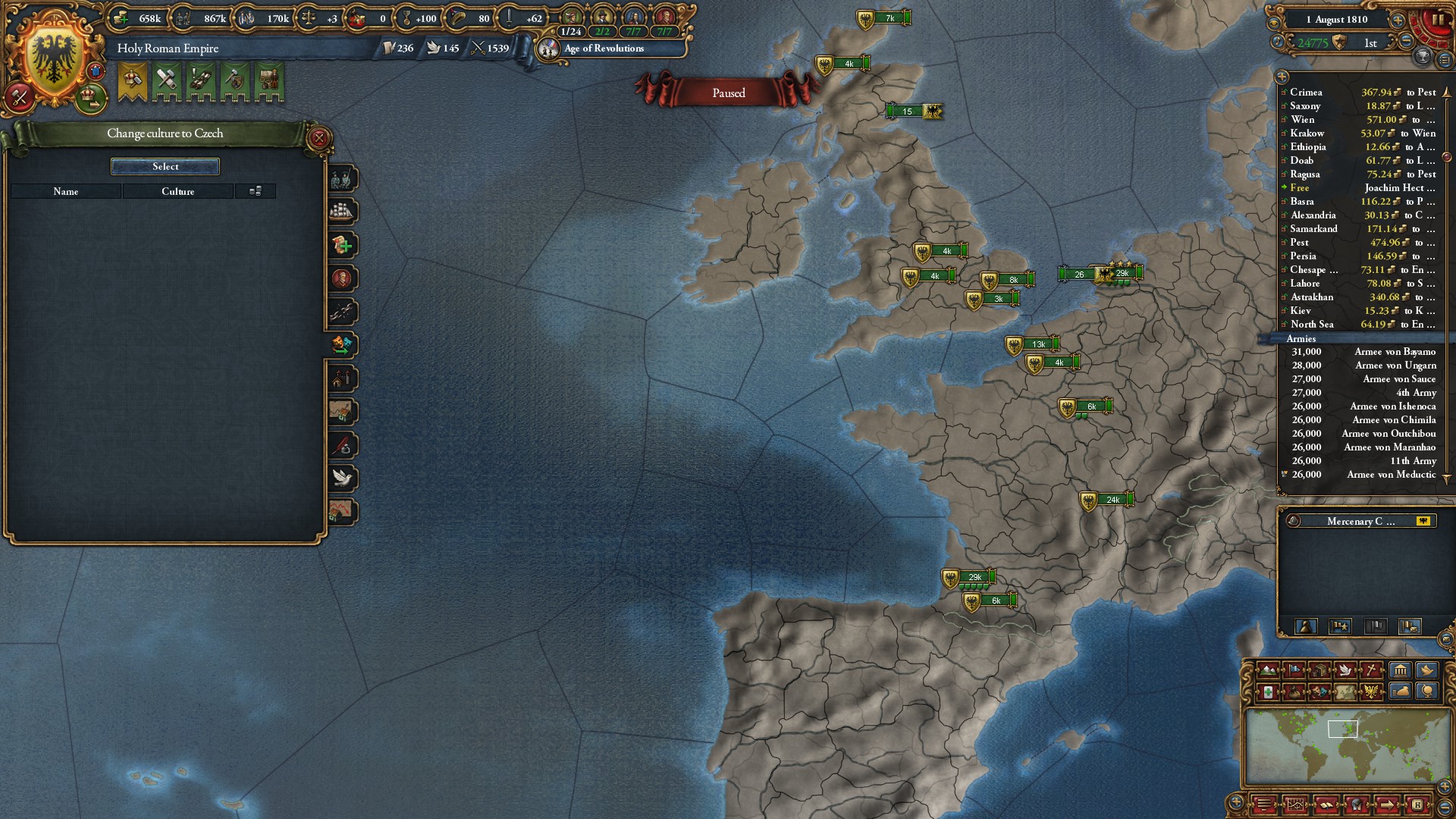Open the Age of Revolutions panel

(604, 49)
